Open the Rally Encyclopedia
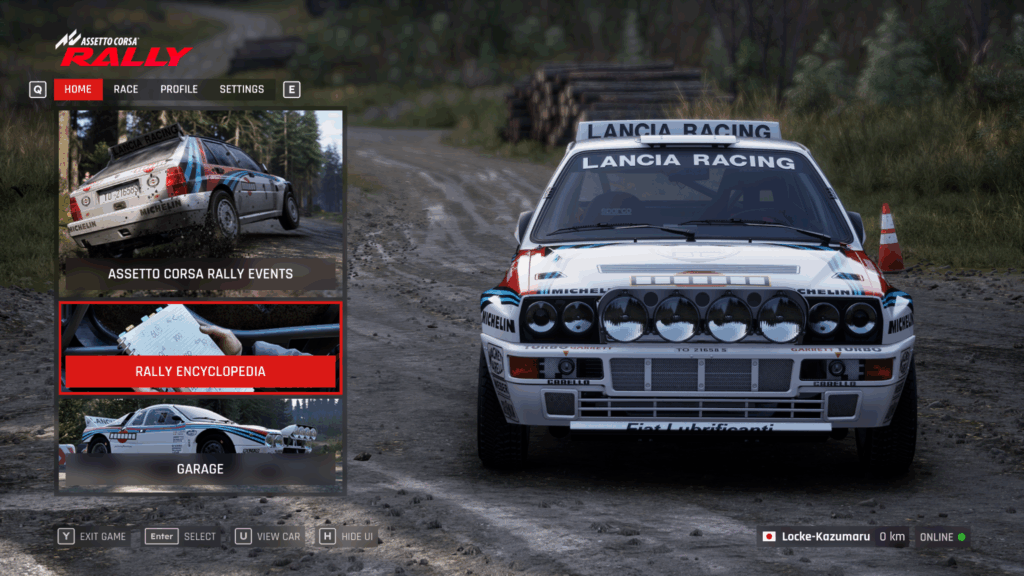 pyautogui.click(x=200, y=348)
